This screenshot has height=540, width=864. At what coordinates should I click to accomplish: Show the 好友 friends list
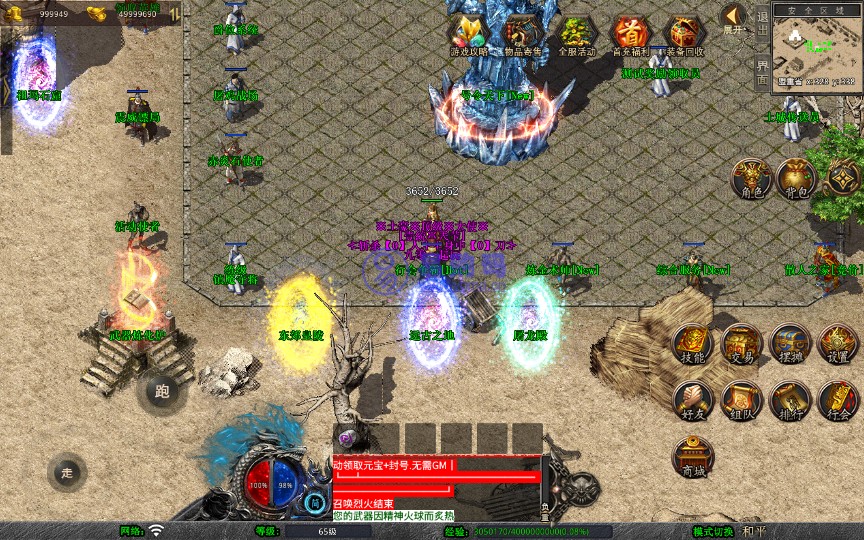692,400
